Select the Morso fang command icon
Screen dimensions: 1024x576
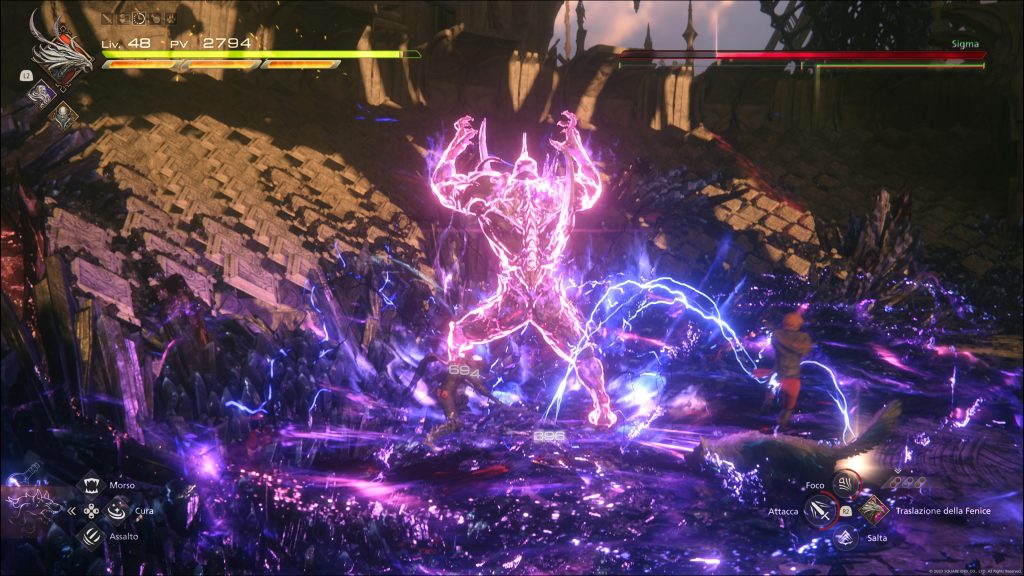pos(90,486)
